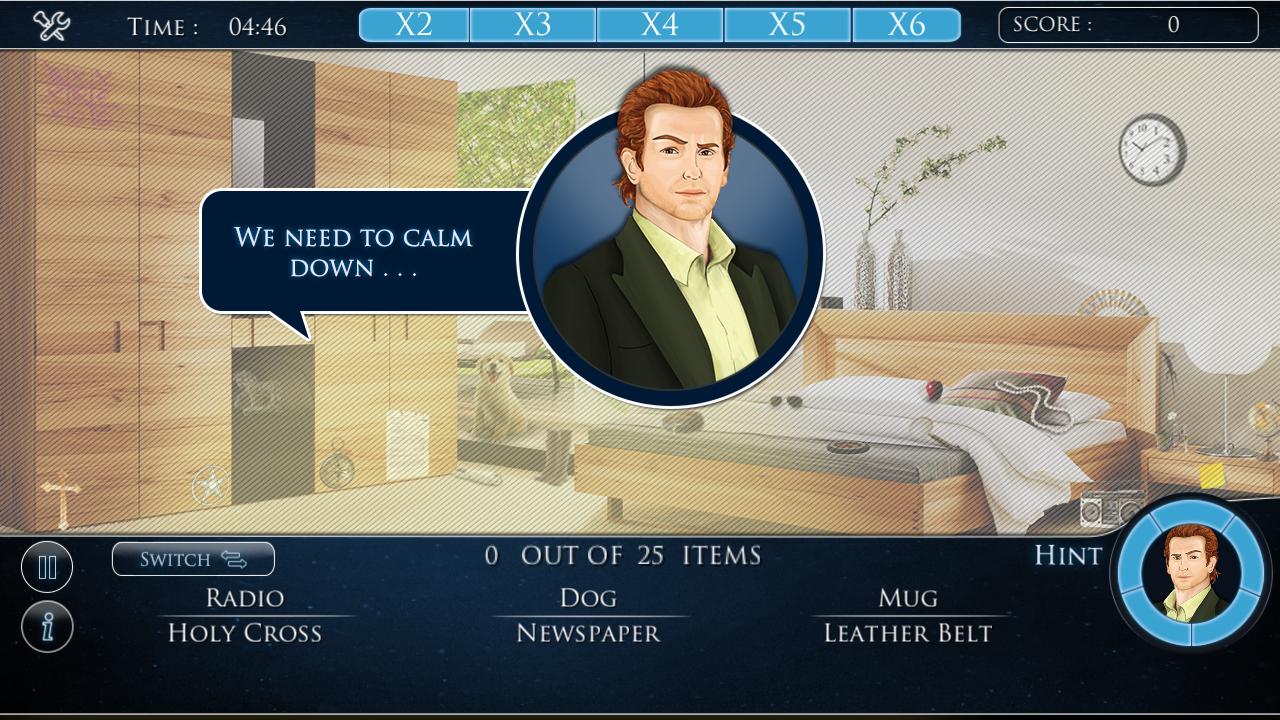Click the X2 multiplier tab

tap(413, 23)
